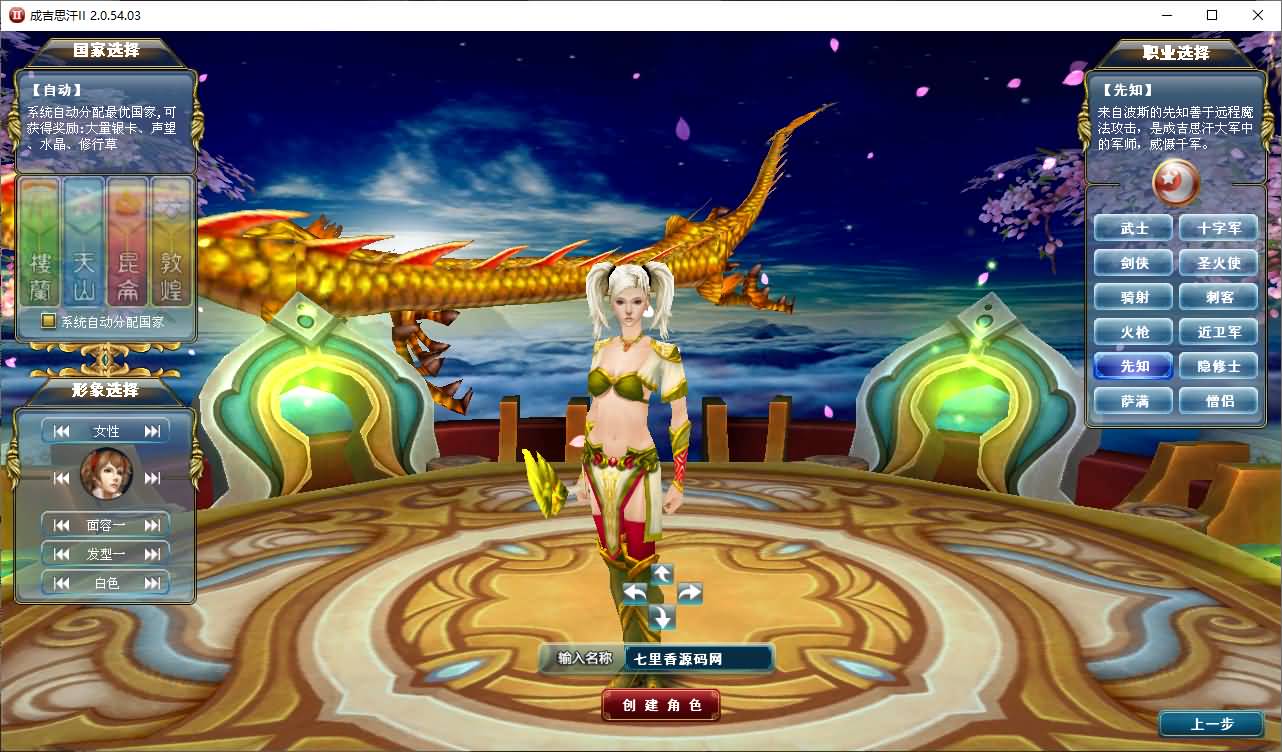This screenshot has height=752, width=1282.
Task: Select the 圣火使 class
Action: (1219, 262)
